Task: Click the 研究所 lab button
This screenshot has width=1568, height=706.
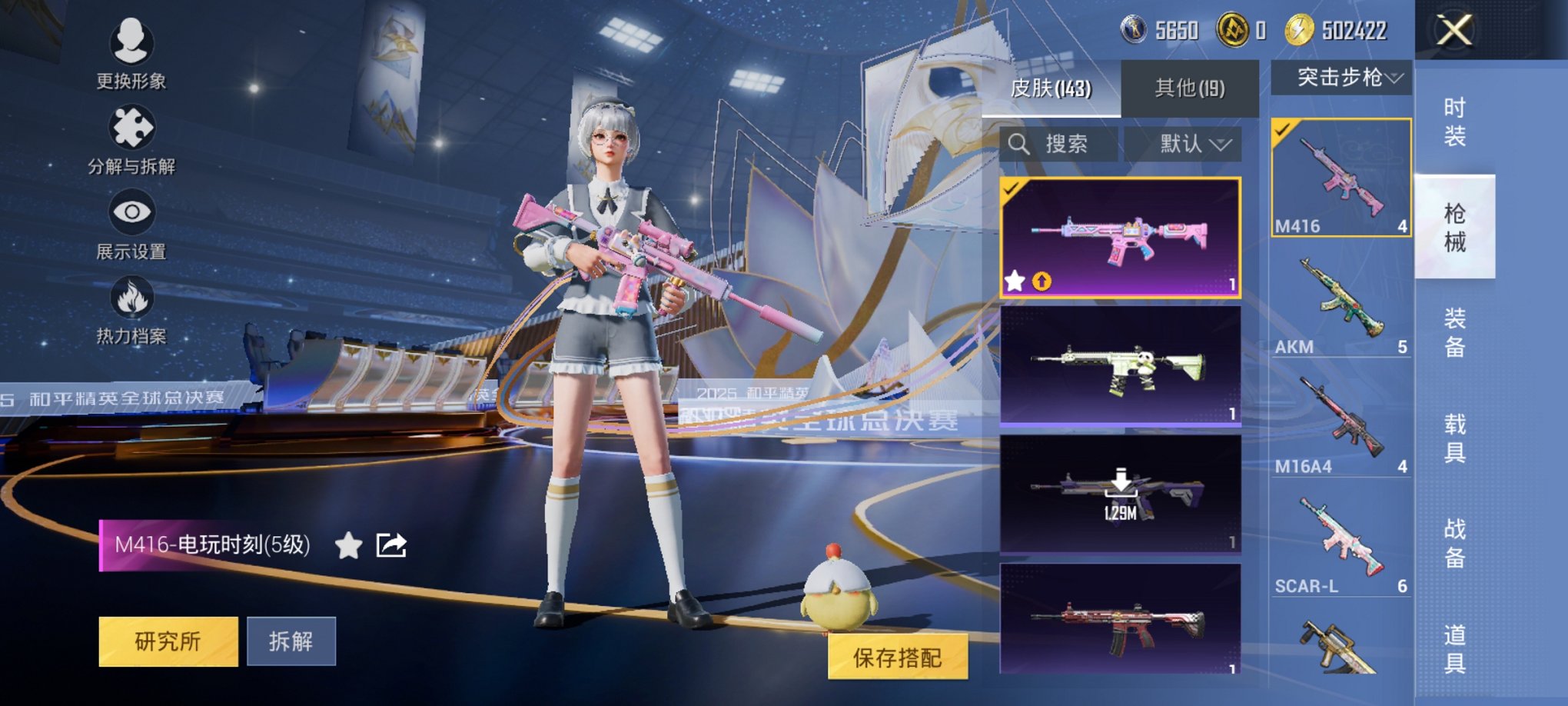Action: click(168, 641)
